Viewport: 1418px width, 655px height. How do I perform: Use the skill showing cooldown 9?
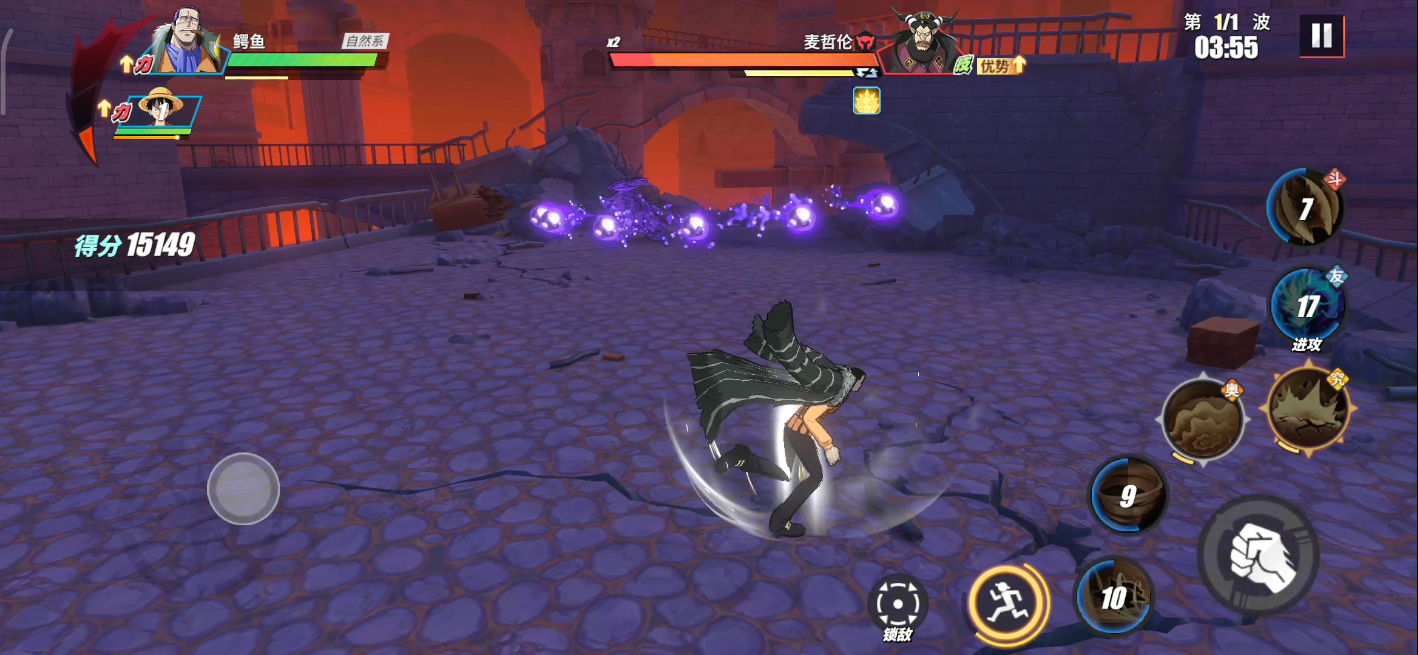1129,495
